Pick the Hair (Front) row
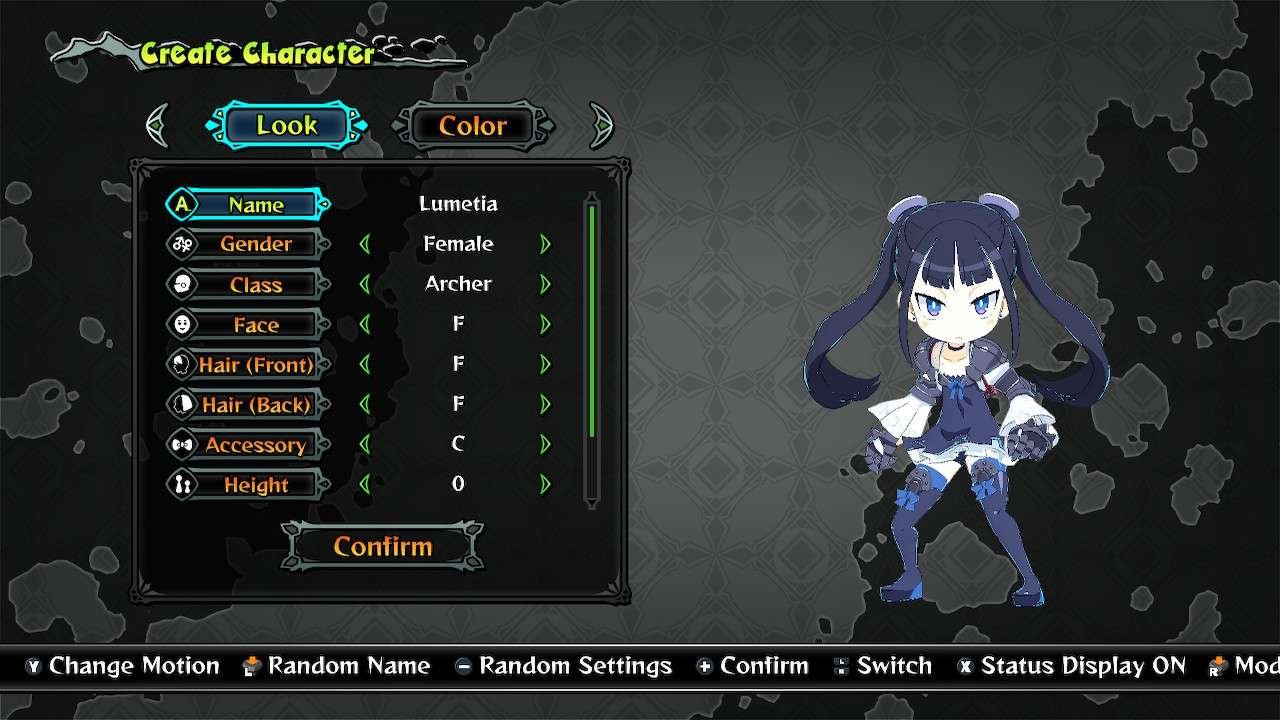Screen dimensions: 1280x720 [255, 365]
